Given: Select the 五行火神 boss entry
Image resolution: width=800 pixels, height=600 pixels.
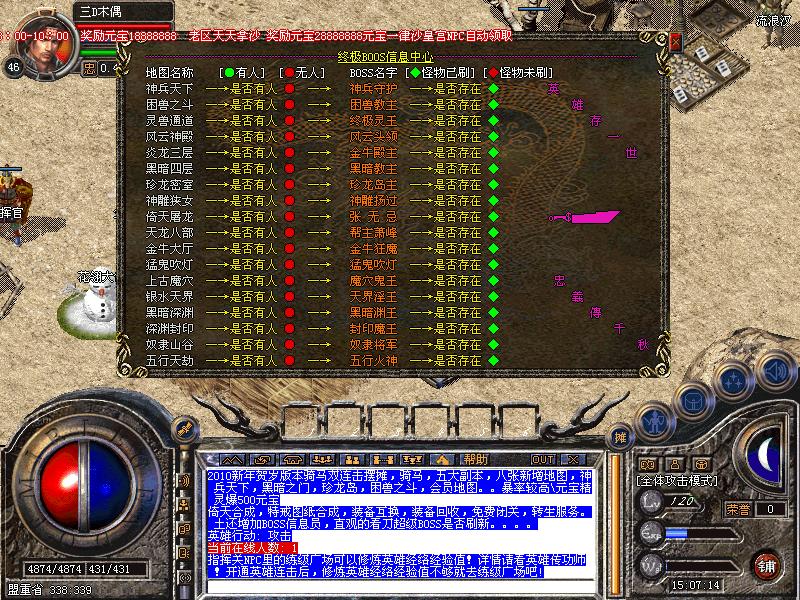Looking at the screenshot, I should (x=372, y=360).
